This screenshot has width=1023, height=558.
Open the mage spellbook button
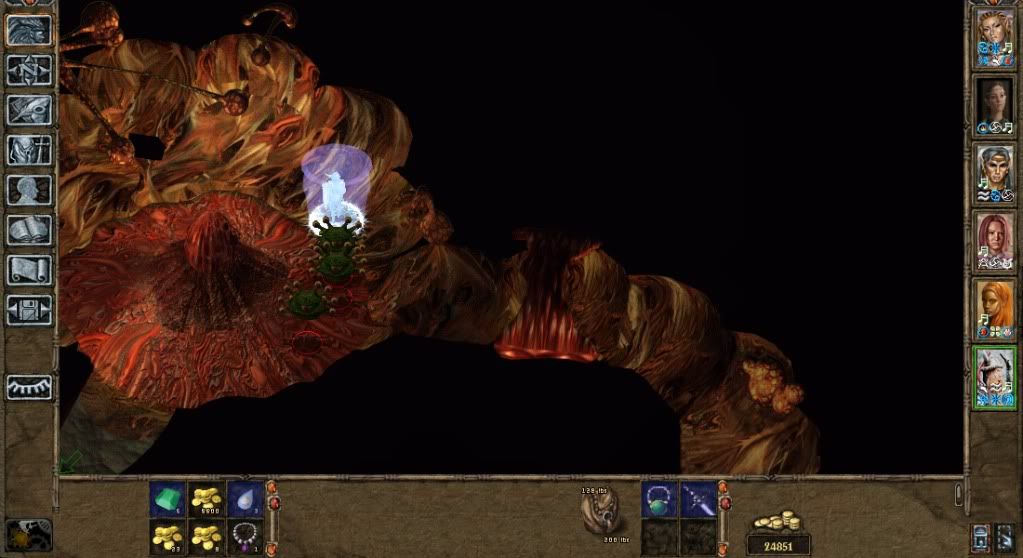pos(29,229)
